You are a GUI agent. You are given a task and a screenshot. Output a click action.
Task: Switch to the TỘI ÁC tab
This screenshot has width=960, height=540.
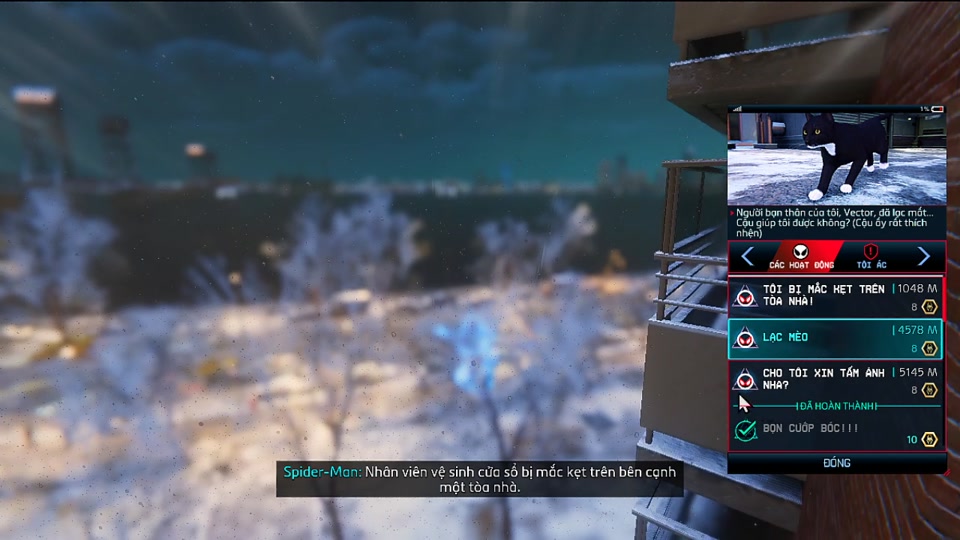pyautogui.click(x=871, y=256)
